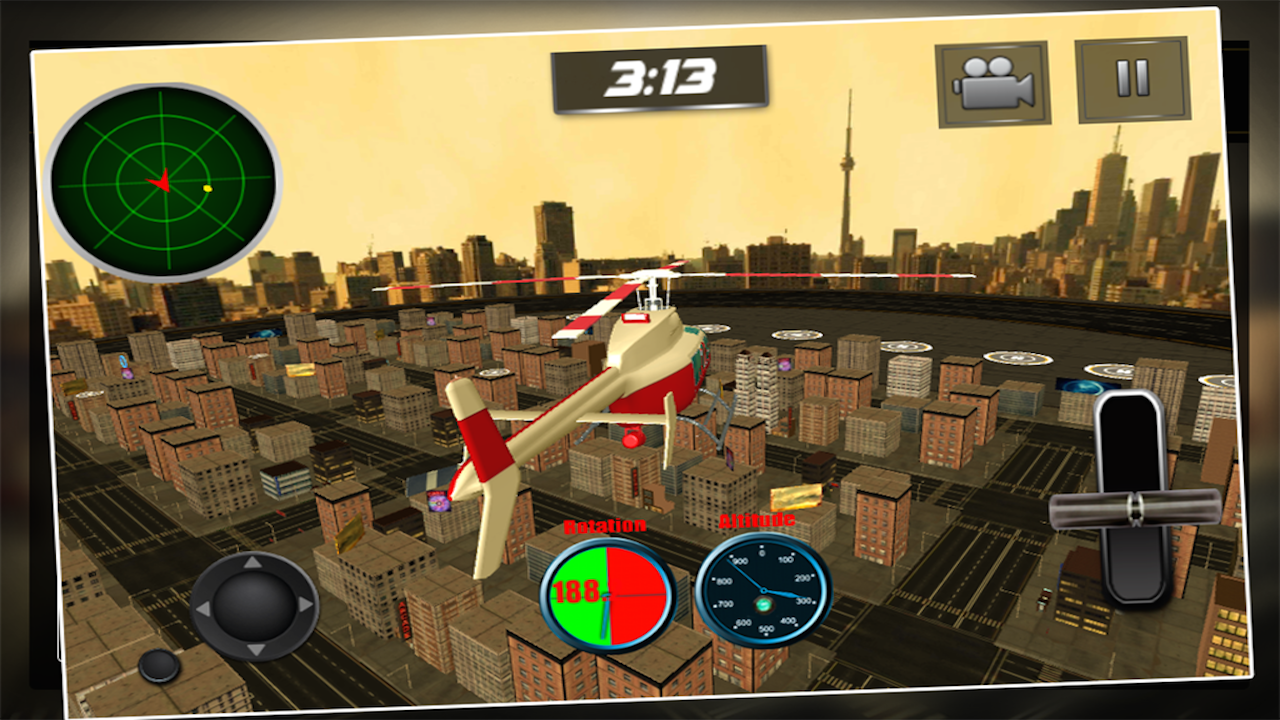Tap the Altitude label above the dial

[758, 521]
